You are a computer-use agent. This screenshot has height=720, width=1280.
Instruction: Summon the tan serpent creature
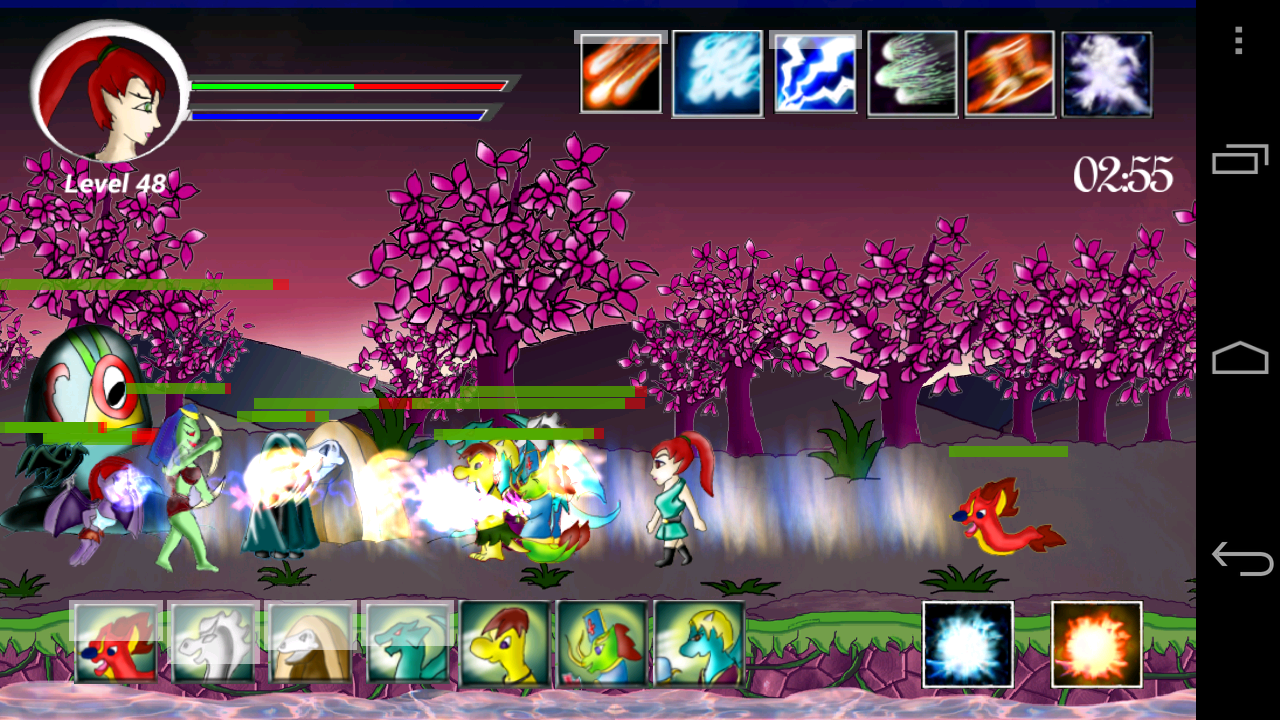307,645
